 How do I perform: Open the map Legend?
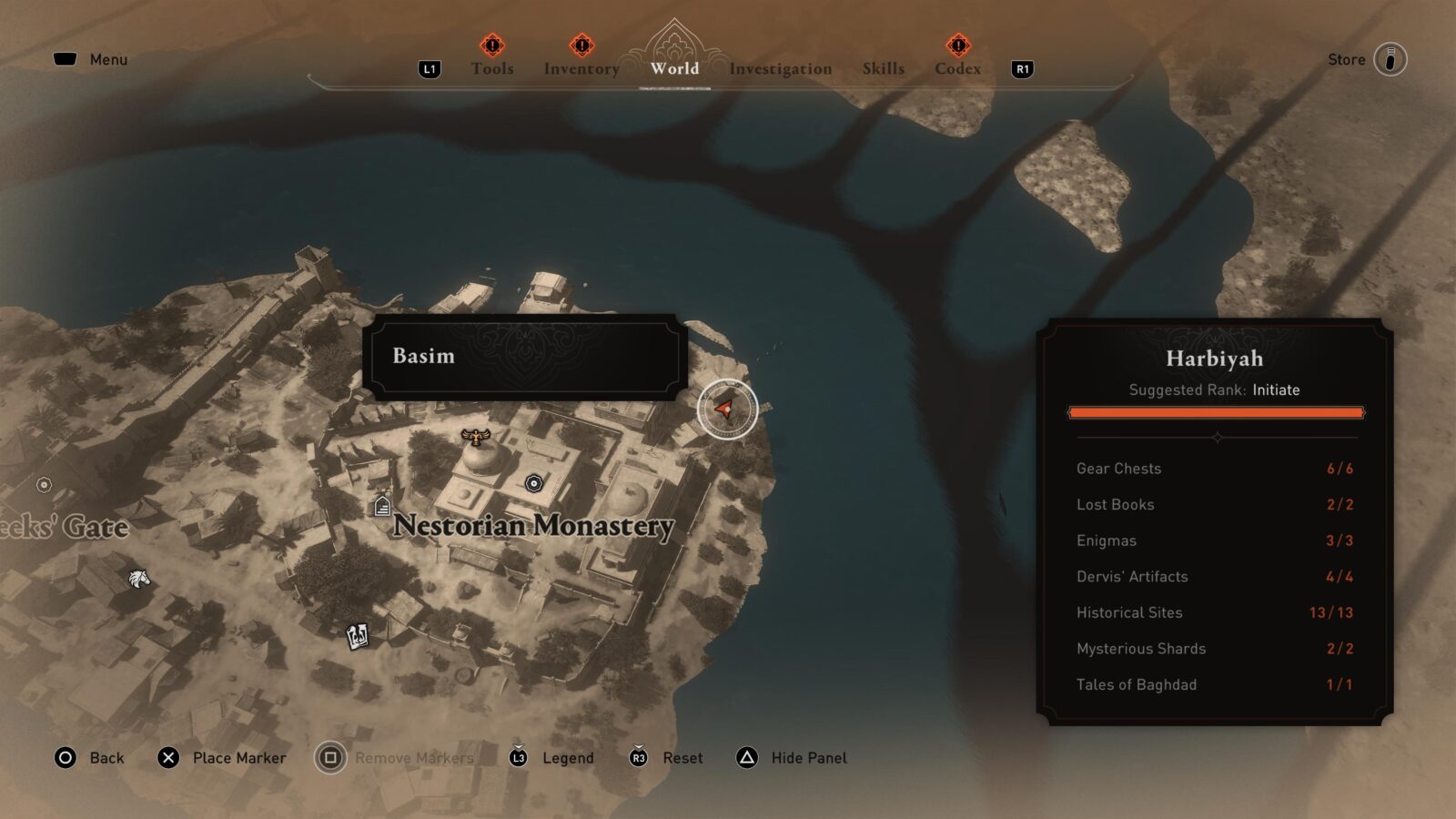point(568,757)
